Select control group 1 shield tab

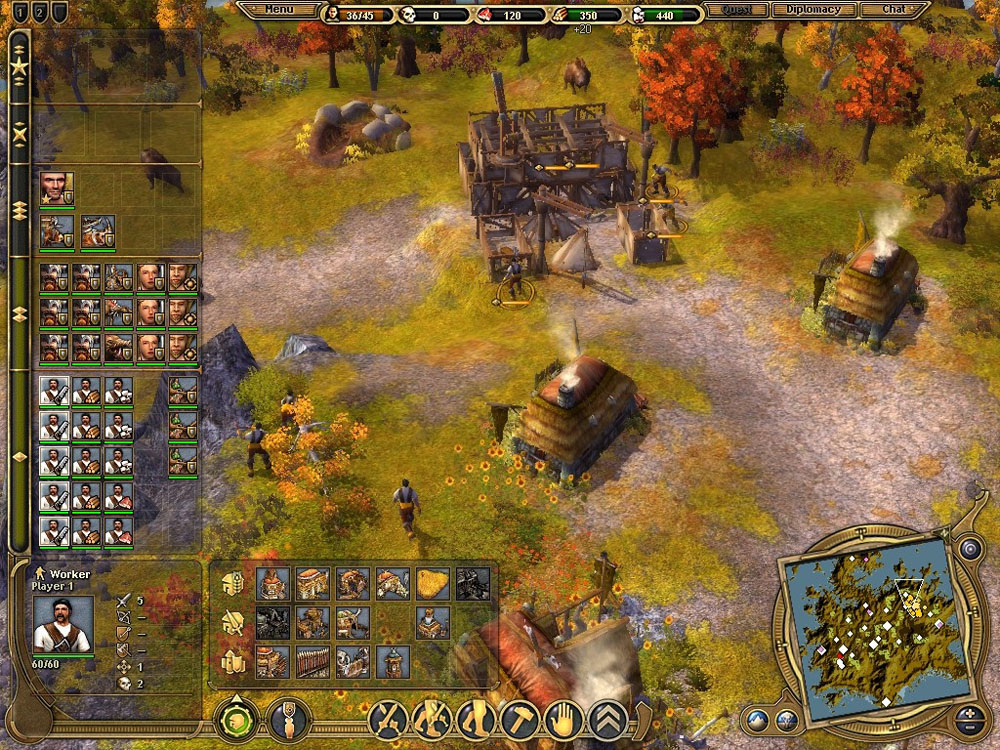(x=18, y=13)
